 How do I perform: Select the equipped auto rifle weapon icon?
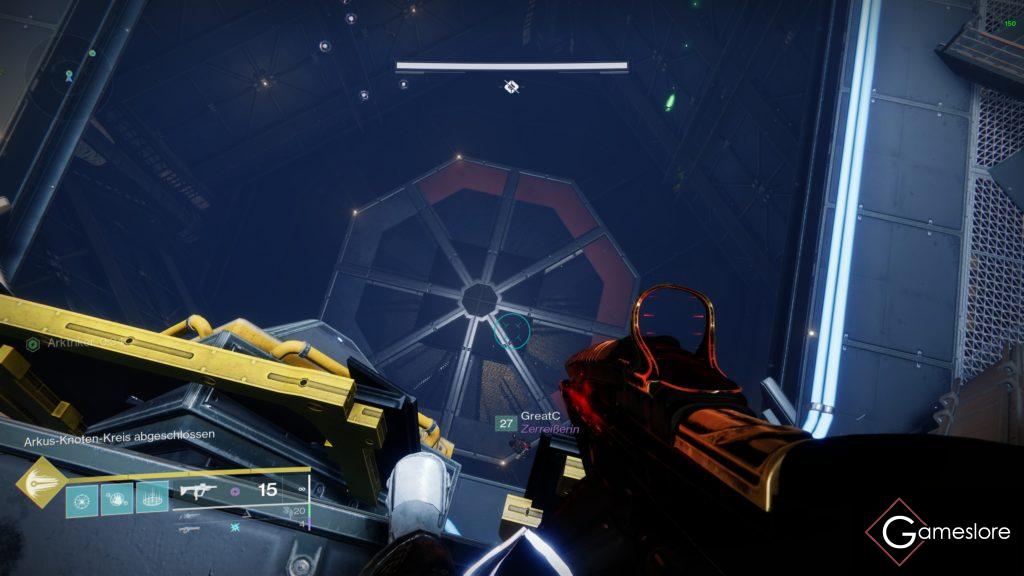pyautogui.click(x=198, y=491)
